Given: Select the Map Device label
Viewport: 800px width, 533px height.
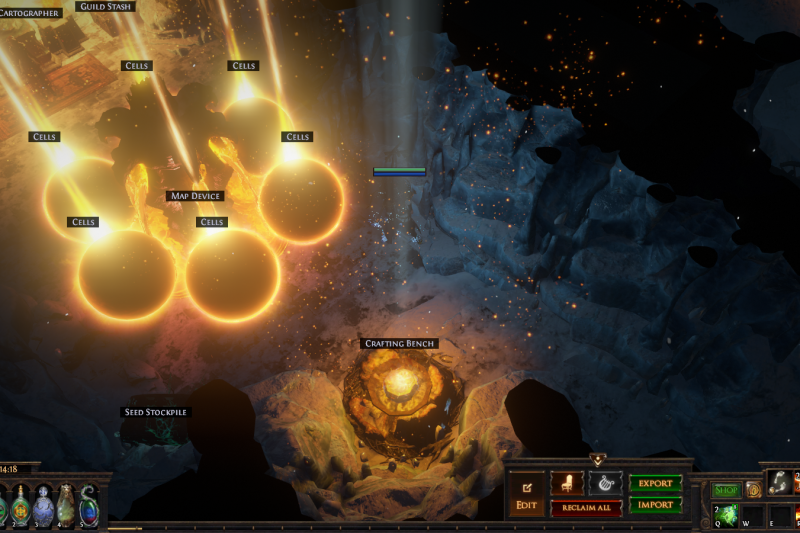Looking at the screenshot, I should [x=195, y=197].
